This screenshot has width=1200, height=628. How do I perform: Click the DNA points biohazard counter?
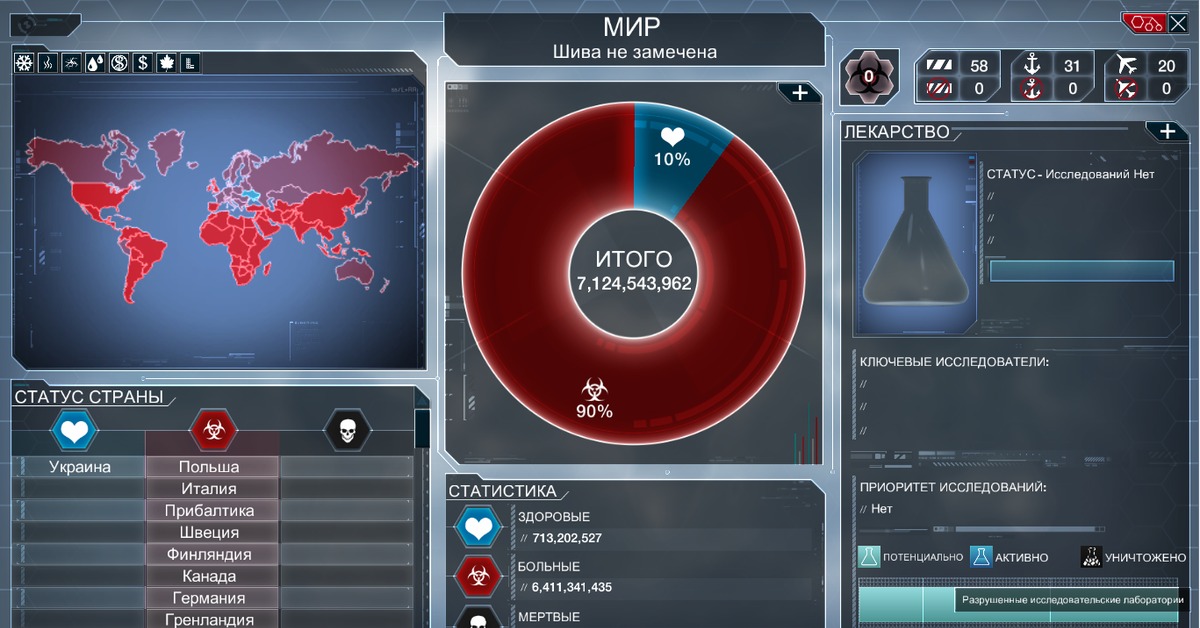tap(868, 76)
